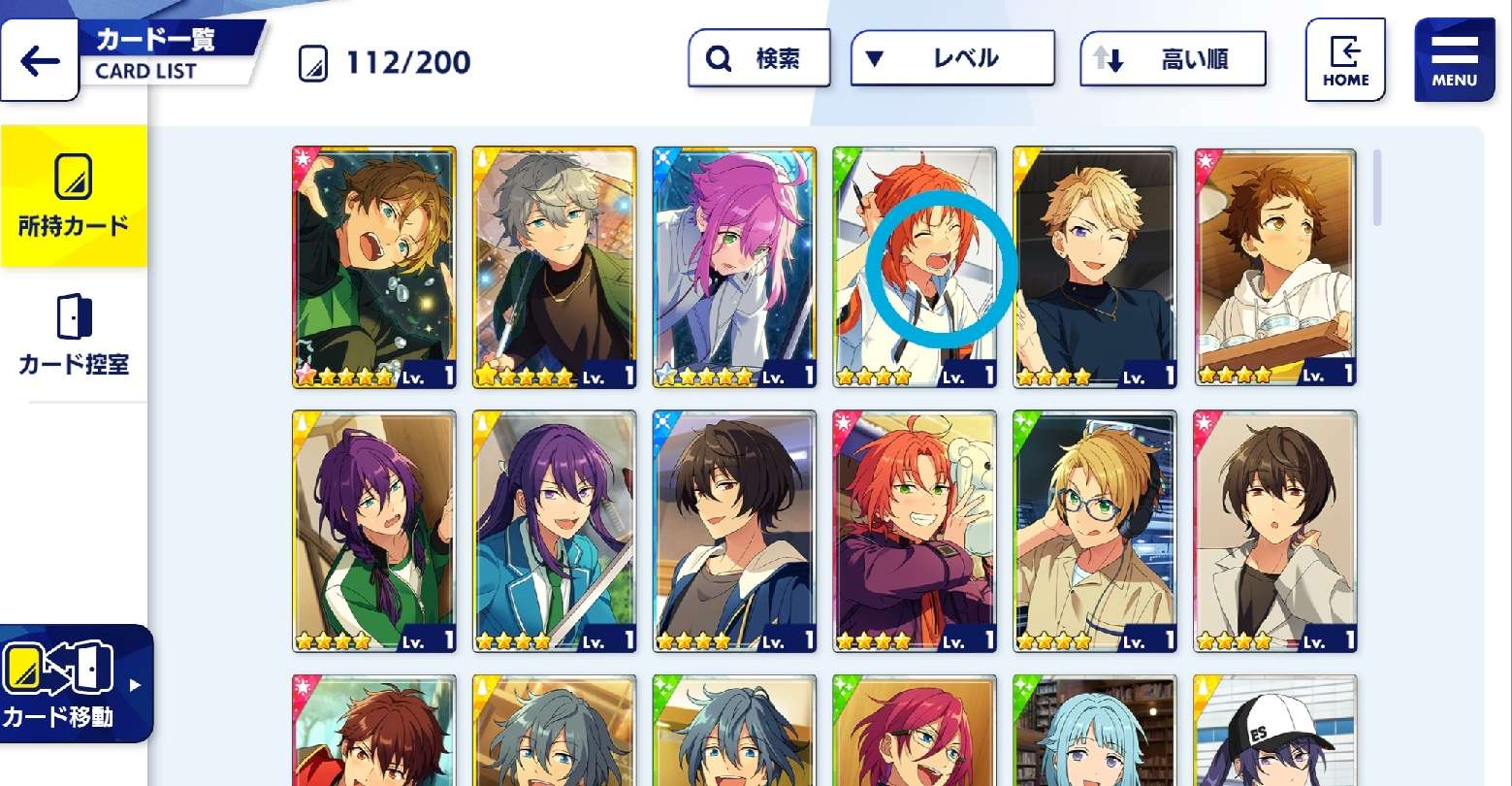Screen dimensions: 1512x786
Task: Select the card with the ES baseball cap
Action: 1274,731
